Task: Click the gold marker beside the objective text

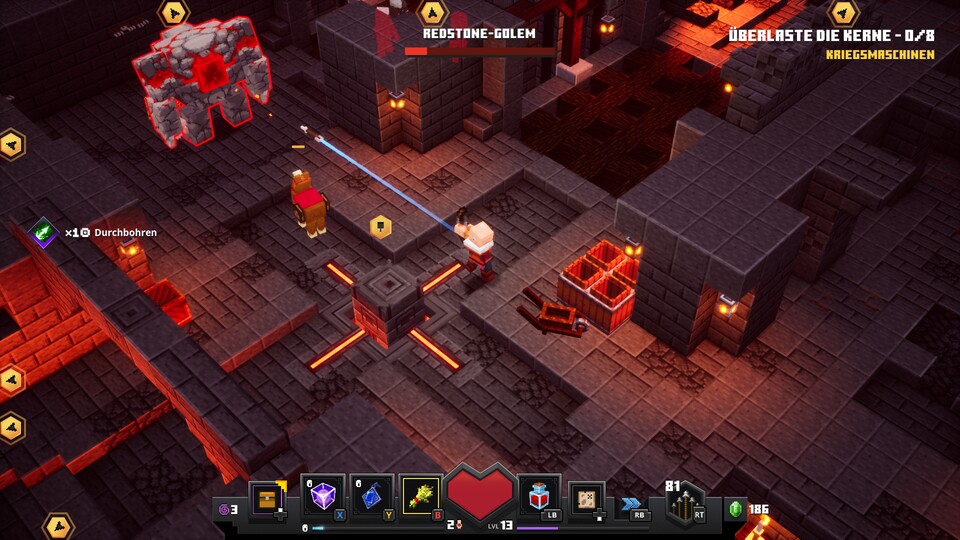Action: click(844, 12)
